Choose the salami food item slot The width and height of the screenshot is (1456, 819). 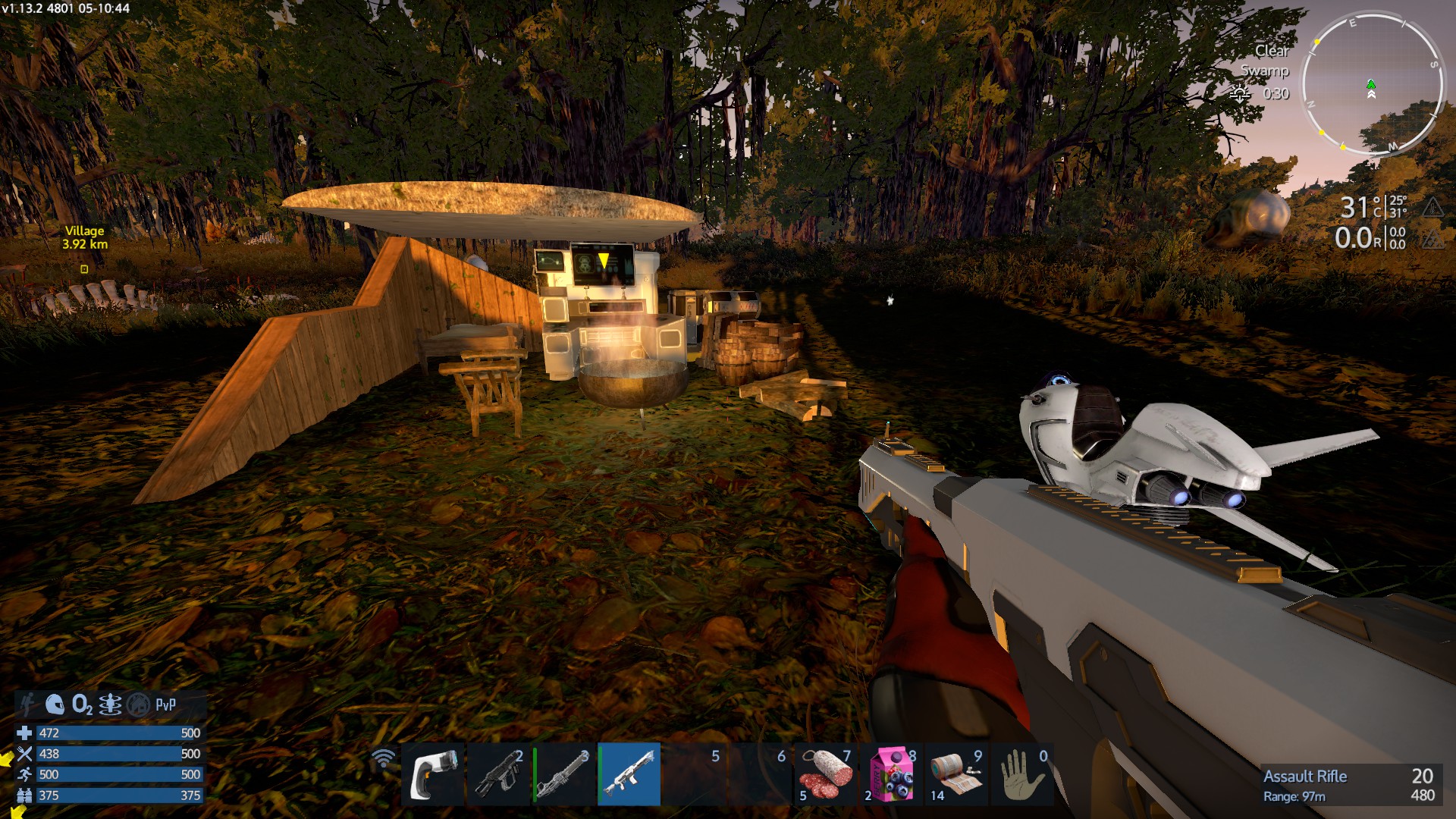point(826,774)
